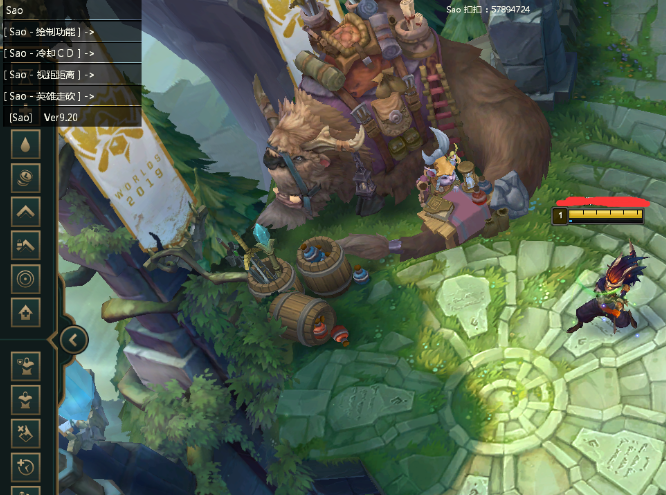Activate the upward chevron tool icon
This screenshot has width=666, height=495.
[25, 211]
